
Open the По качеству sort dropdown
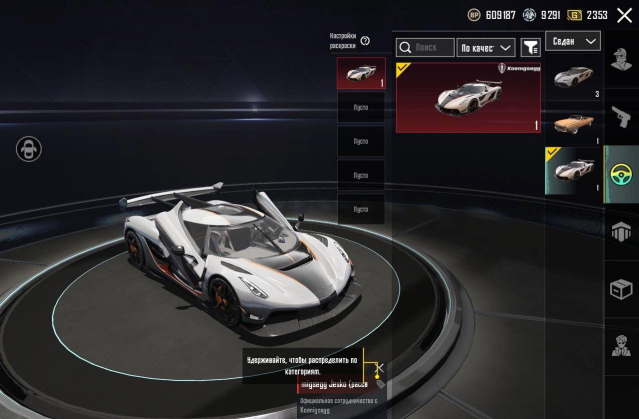[485, 47]
